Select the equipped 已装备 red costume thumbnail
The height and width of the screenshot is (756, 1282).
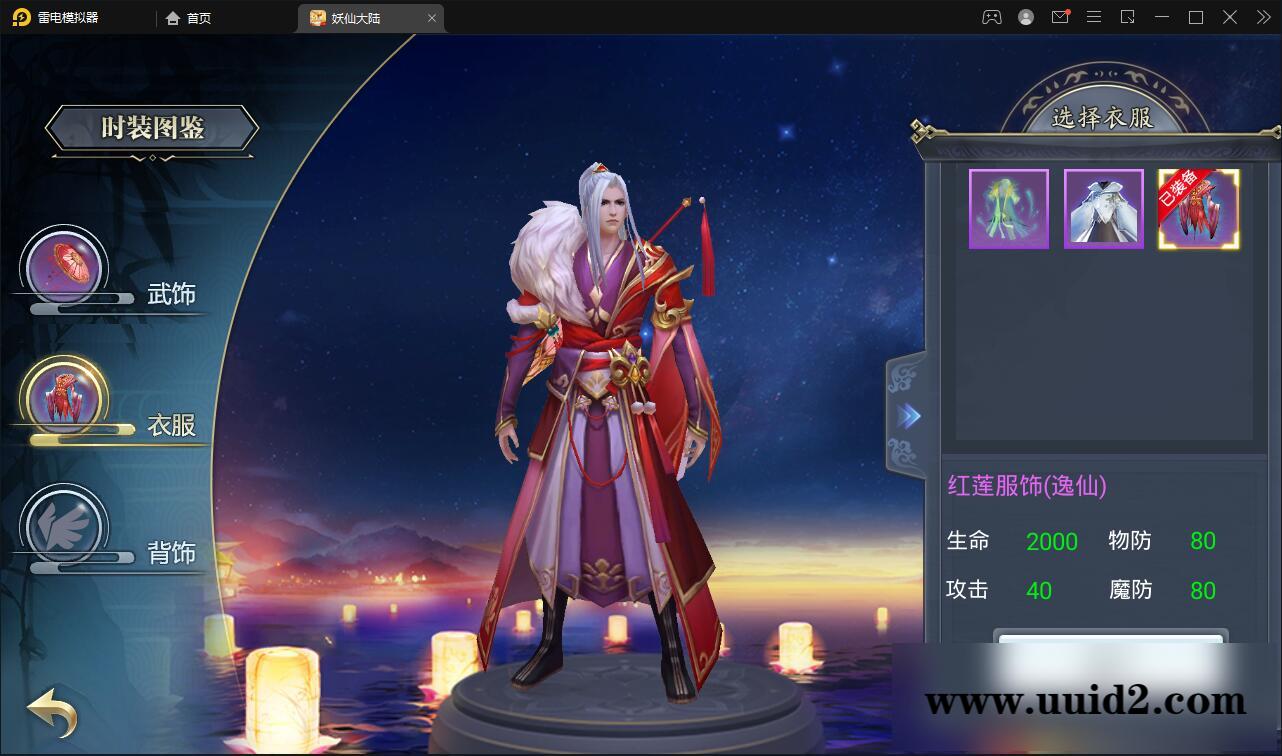click(x=1198, y=208)
